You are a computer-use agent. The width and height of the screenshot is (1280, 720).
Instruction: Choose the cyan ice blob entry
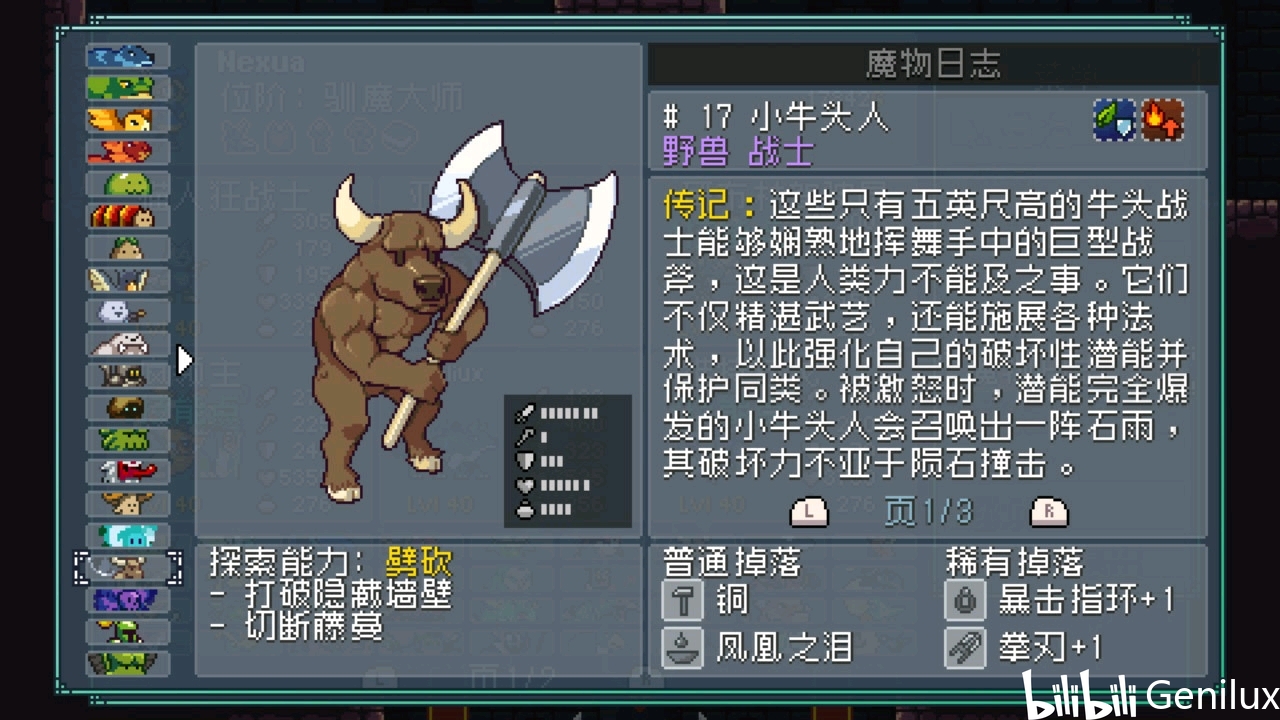point(127,535)
